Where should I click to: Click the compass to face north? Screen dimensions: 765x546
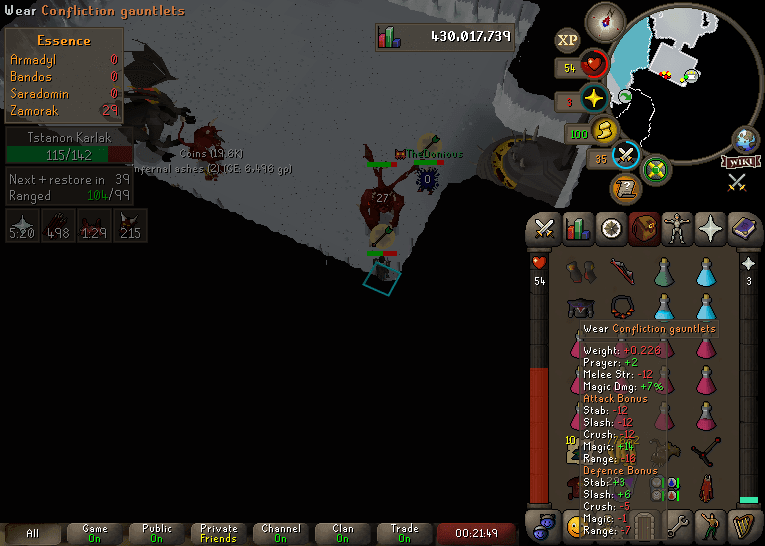click(x=605, y=20)
